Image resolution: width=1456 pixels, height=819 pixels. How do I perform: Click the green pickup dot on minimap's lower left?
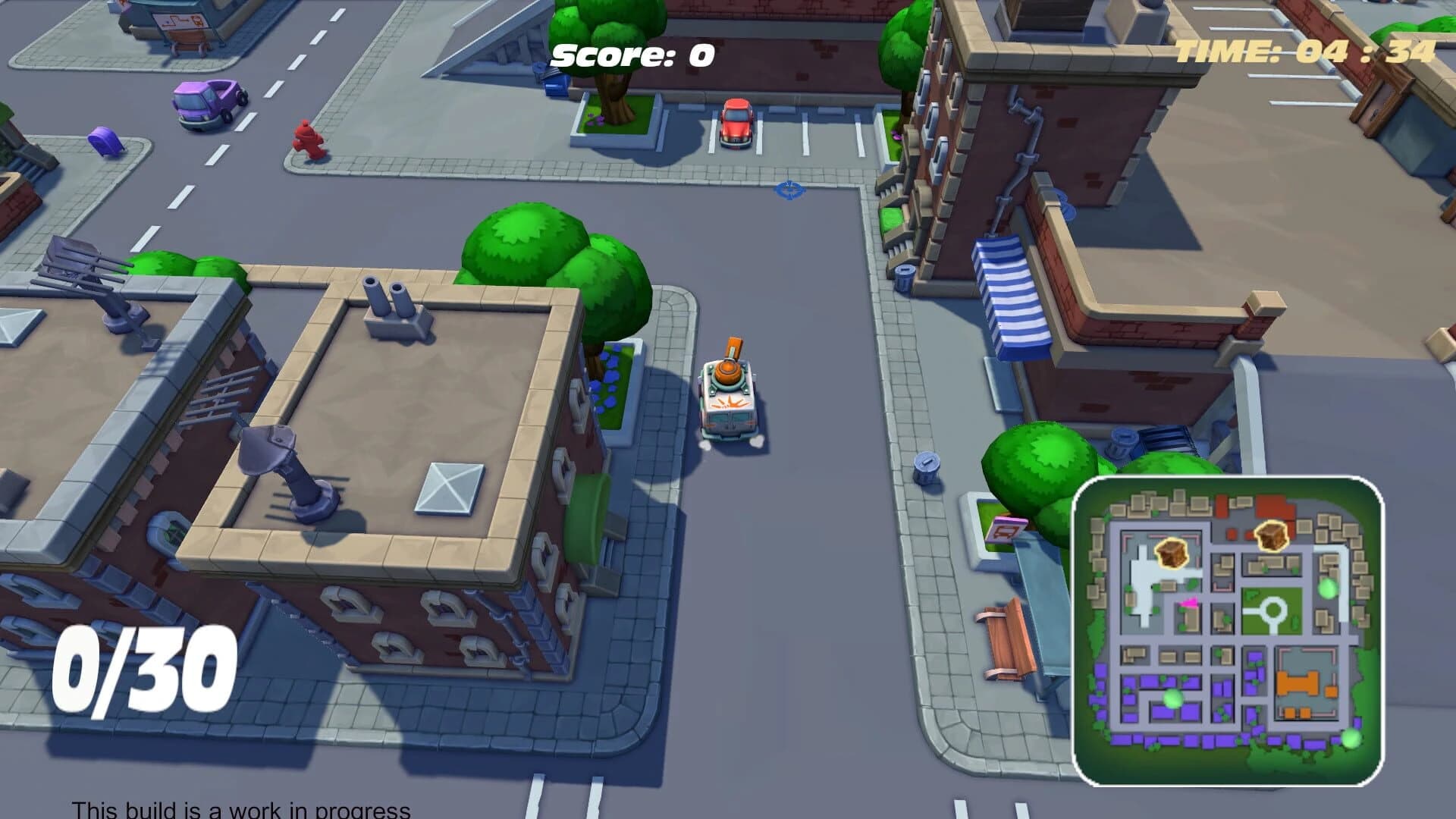click(1173, 698)
